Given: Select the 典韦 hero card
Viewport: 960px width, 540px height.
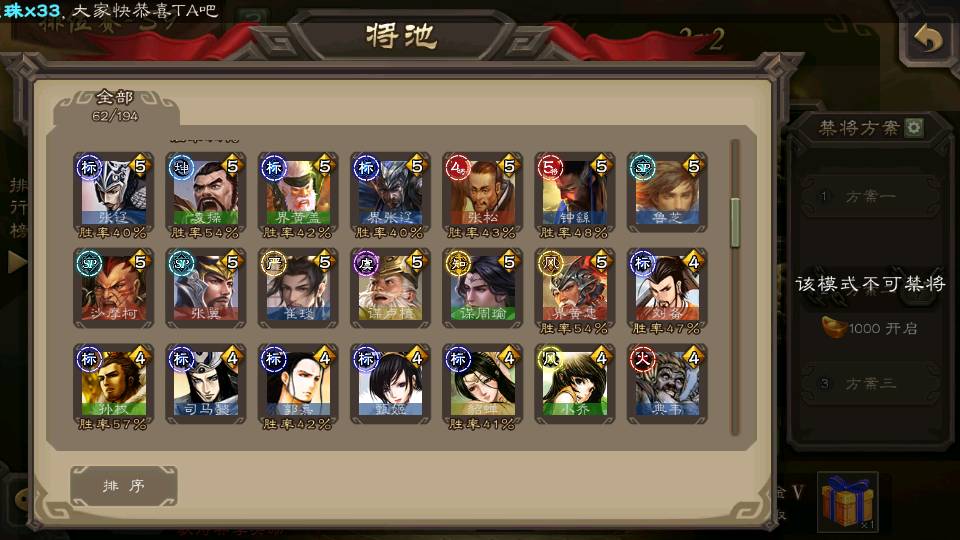Looking at the screenshot, I should (666, 383).
